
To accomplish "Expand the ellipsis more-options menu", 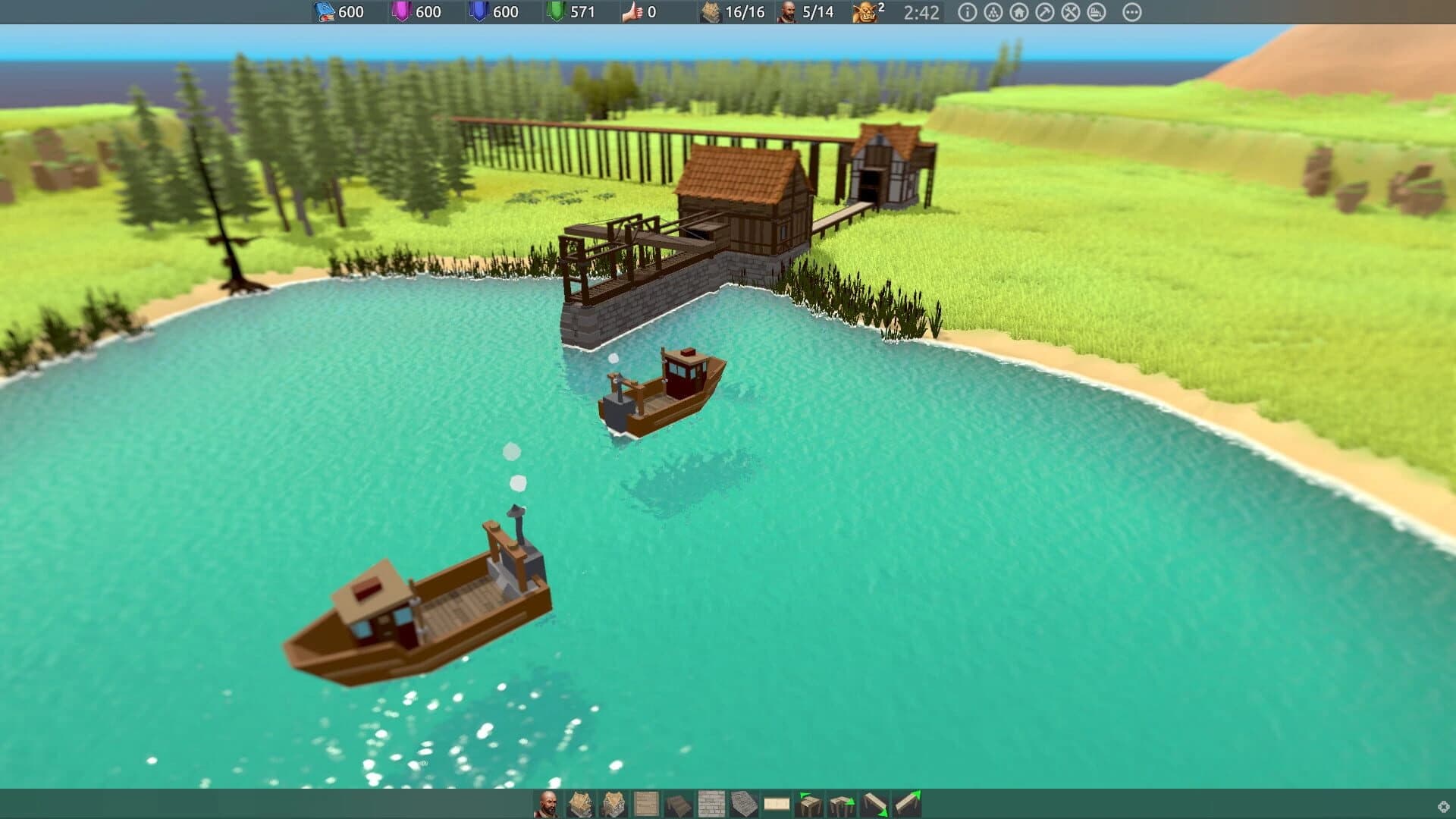I will [1132, 12].
